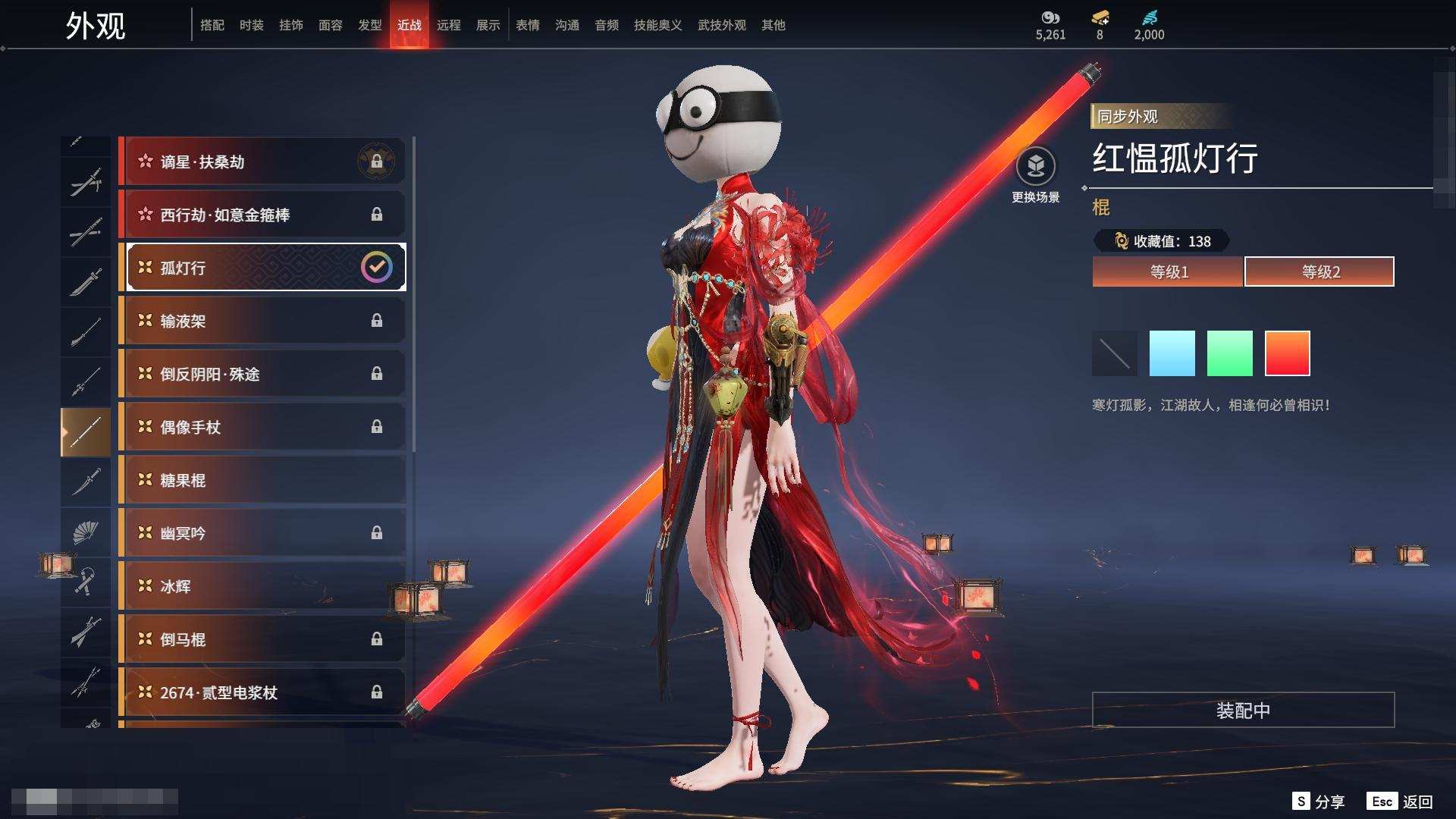Go to the 发型 tab
1456x819 pixels.
[x=369, y=25]
